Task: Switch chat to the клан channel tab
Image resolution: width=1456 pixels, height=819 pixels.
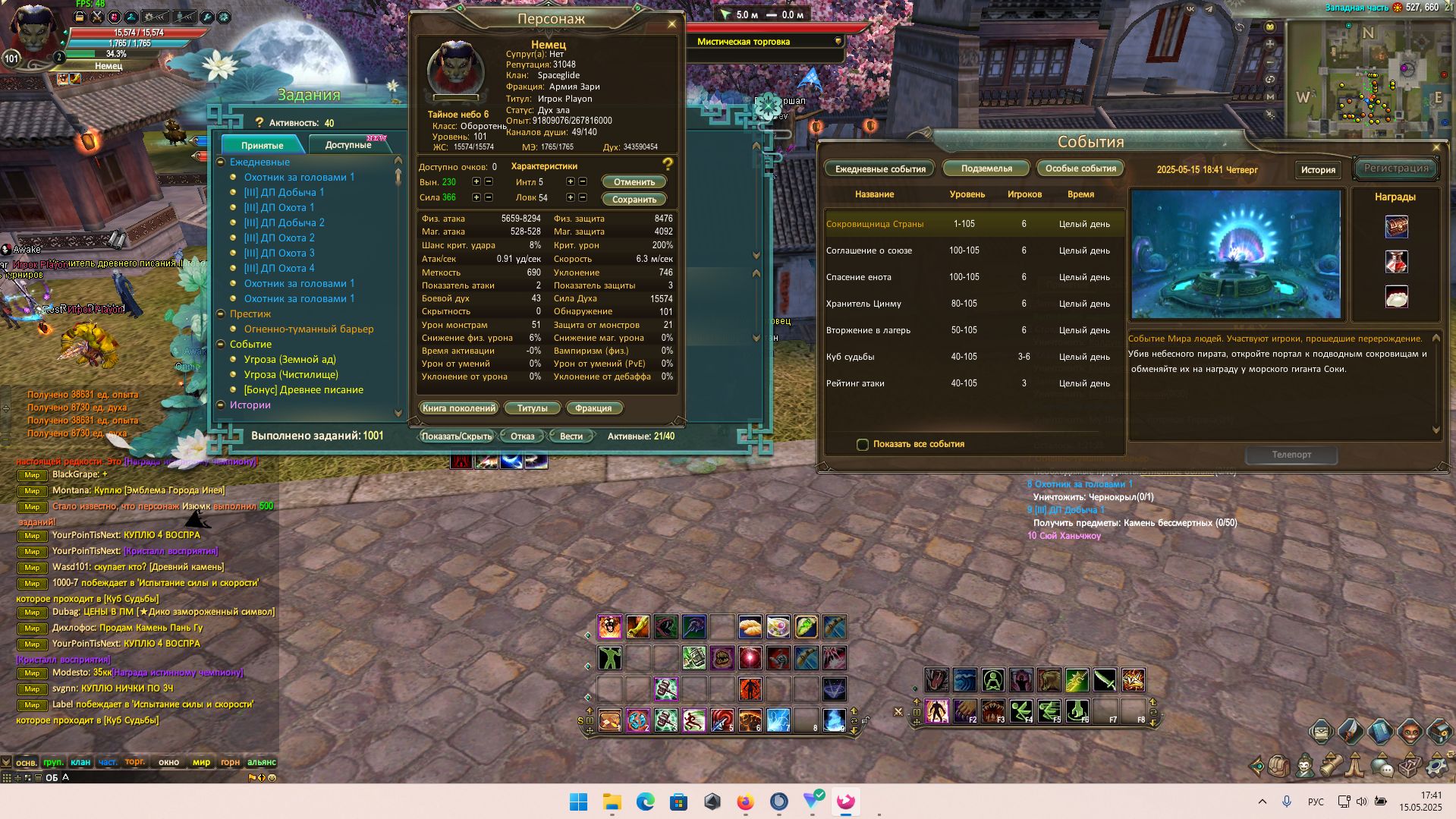Action: [80, 762]
